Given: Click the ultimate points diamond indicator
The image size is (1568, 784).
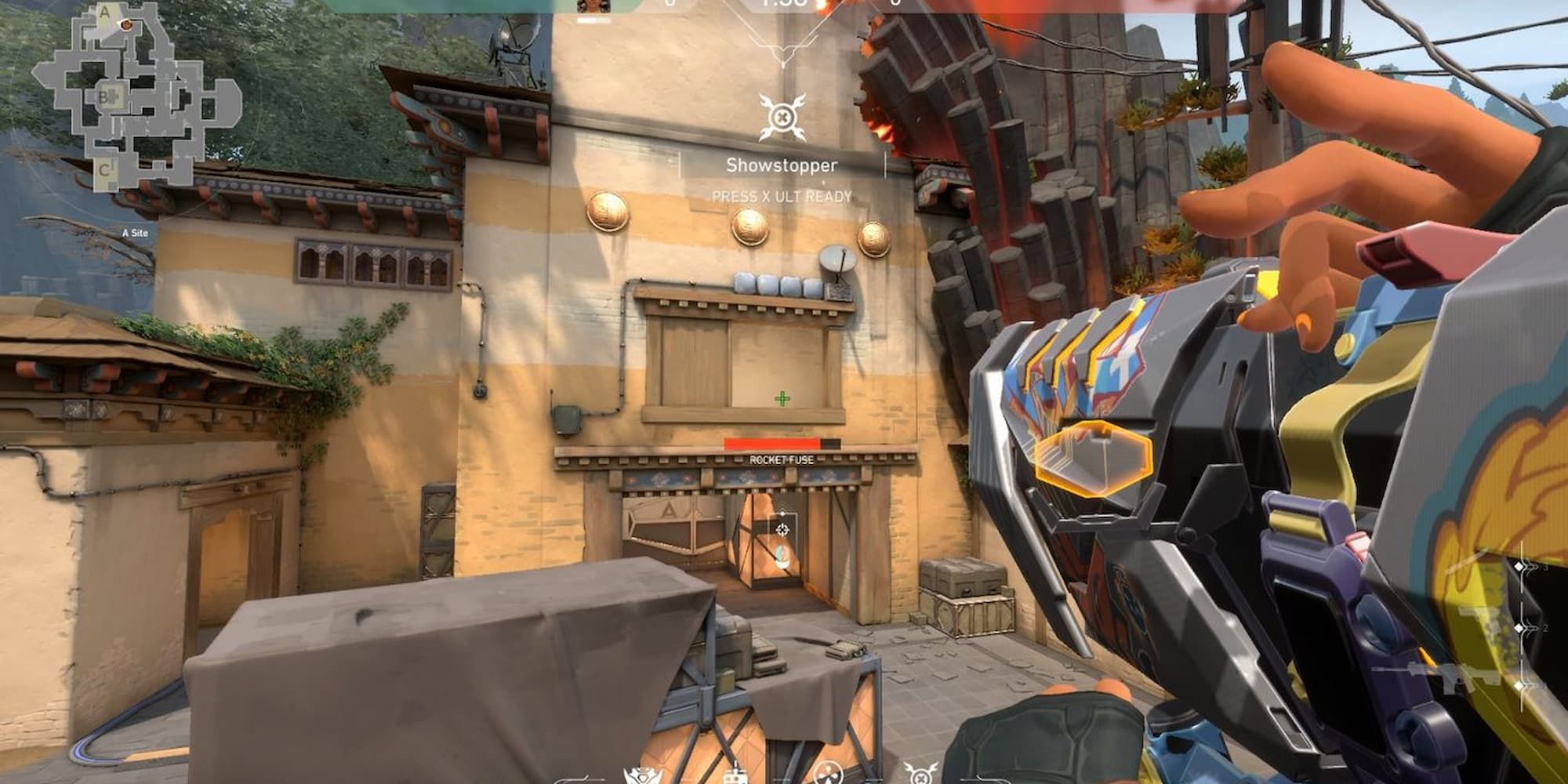Looking at the screenshot, I should point(1519,628).
